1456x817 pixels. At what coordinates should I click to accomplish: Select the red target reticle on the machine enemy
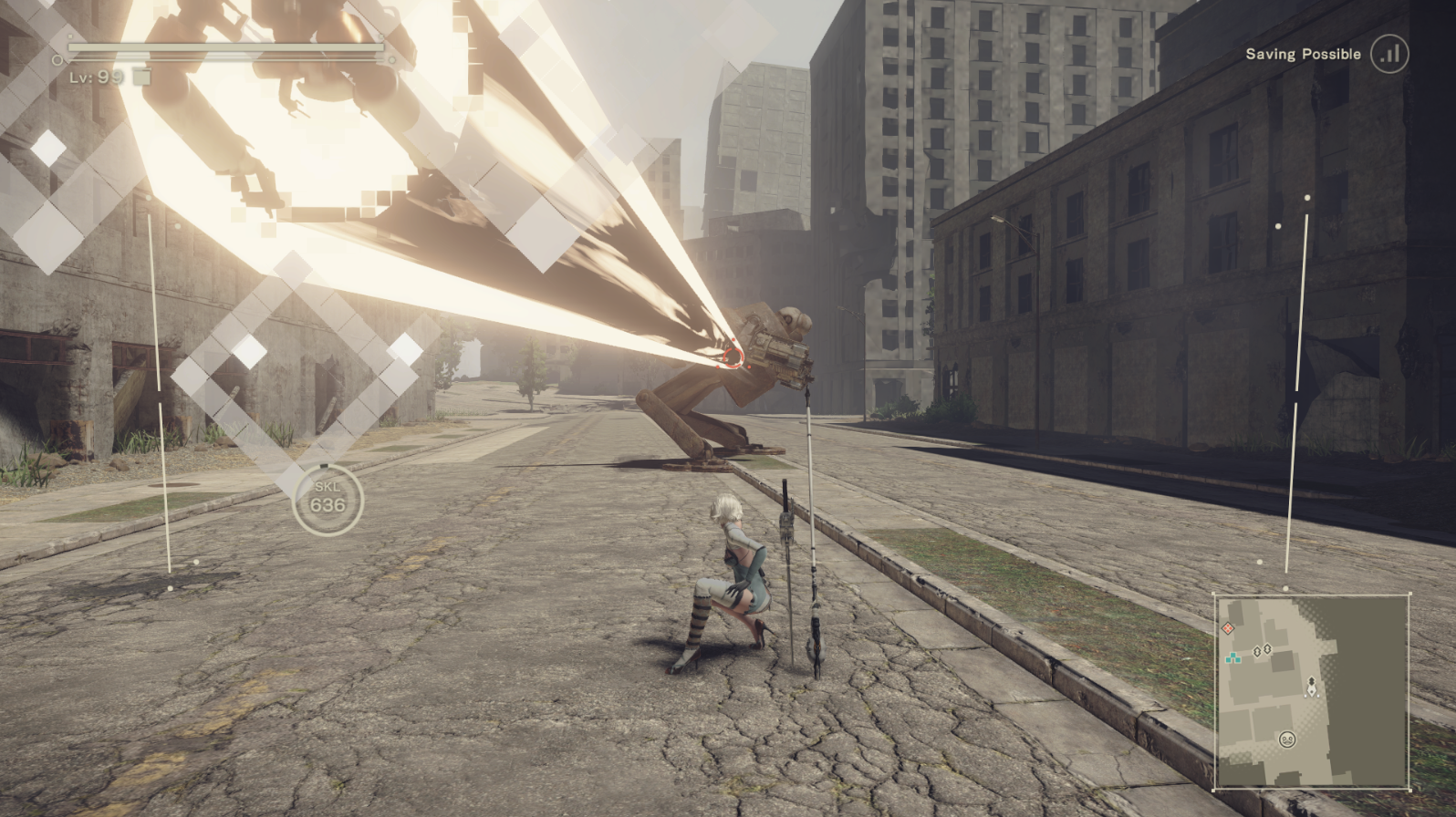pyautogui.click(x=735, y=357)
